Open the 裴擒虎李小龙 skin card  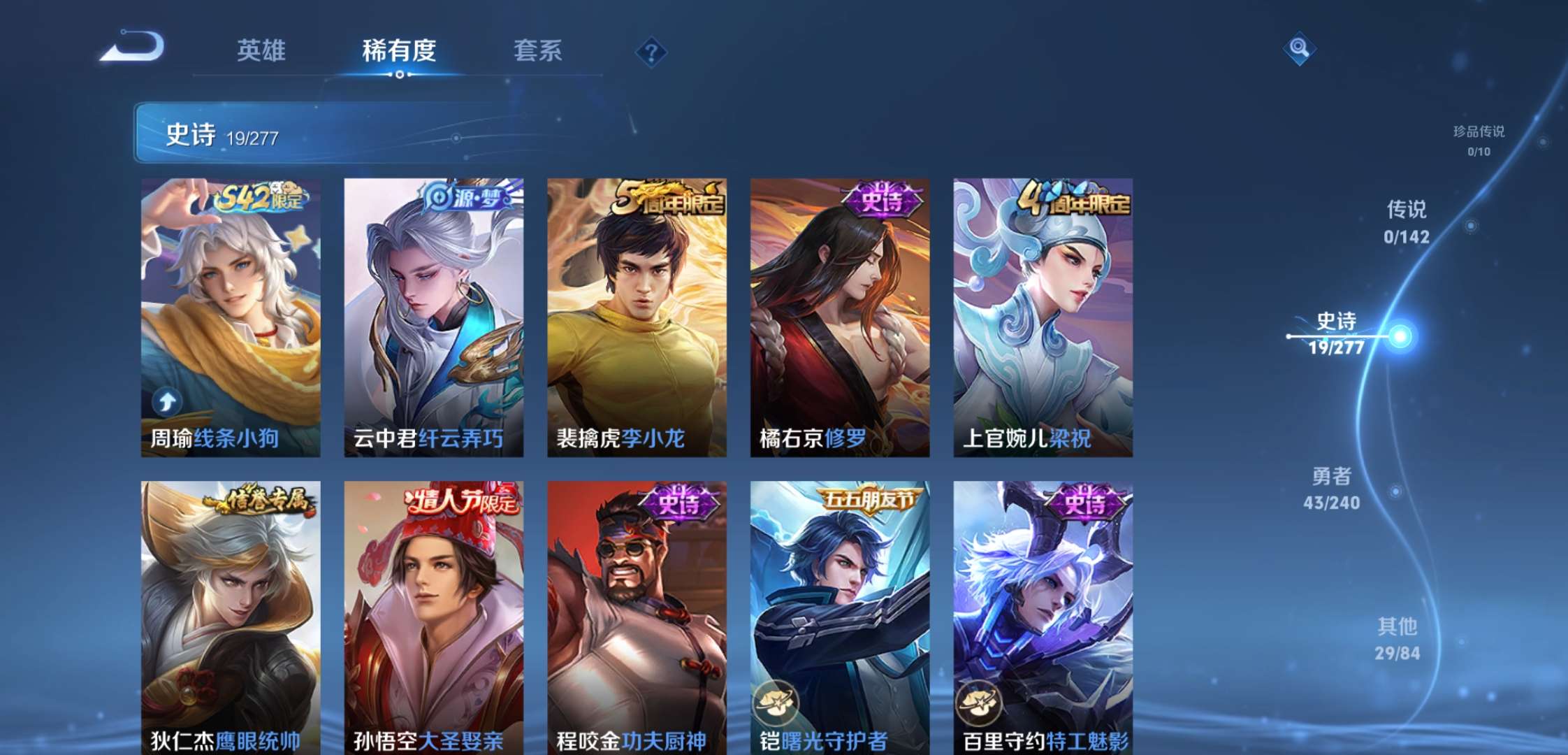636,315
